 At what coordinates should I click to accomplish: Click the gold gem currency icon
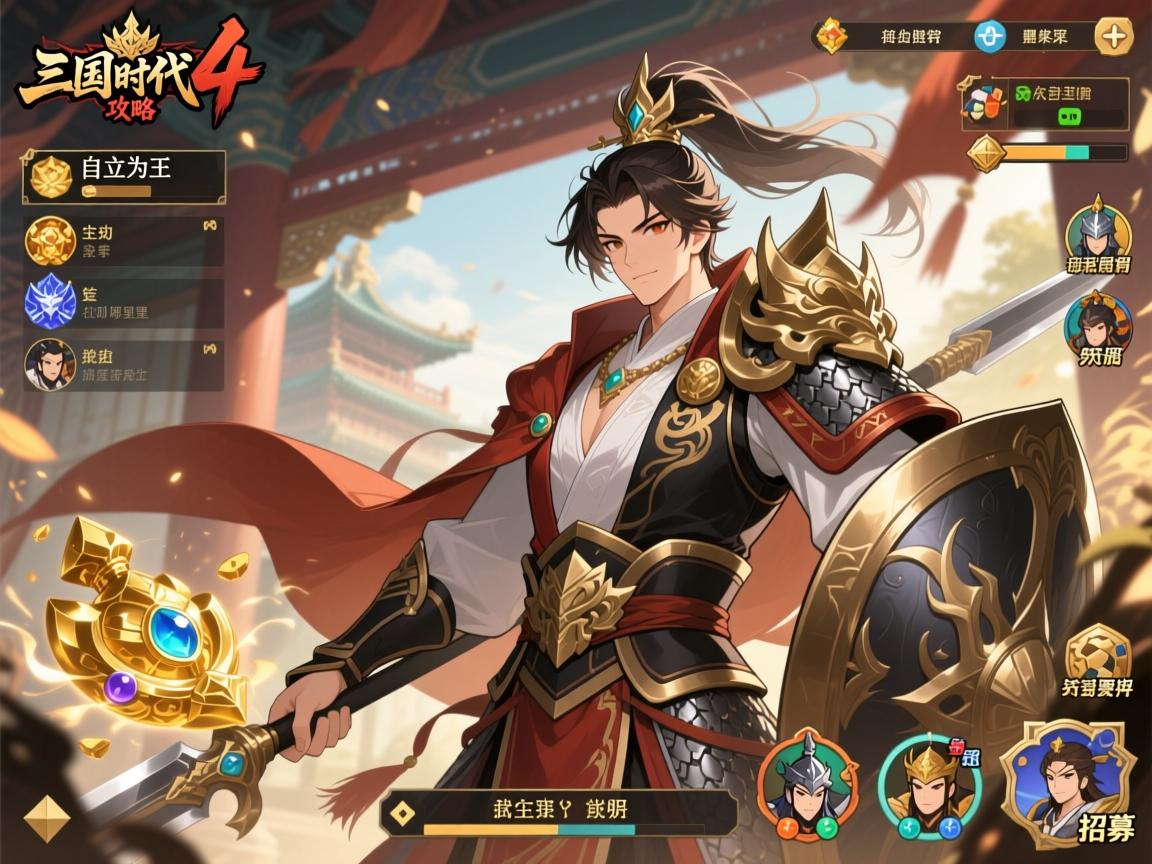click(831, 37)
